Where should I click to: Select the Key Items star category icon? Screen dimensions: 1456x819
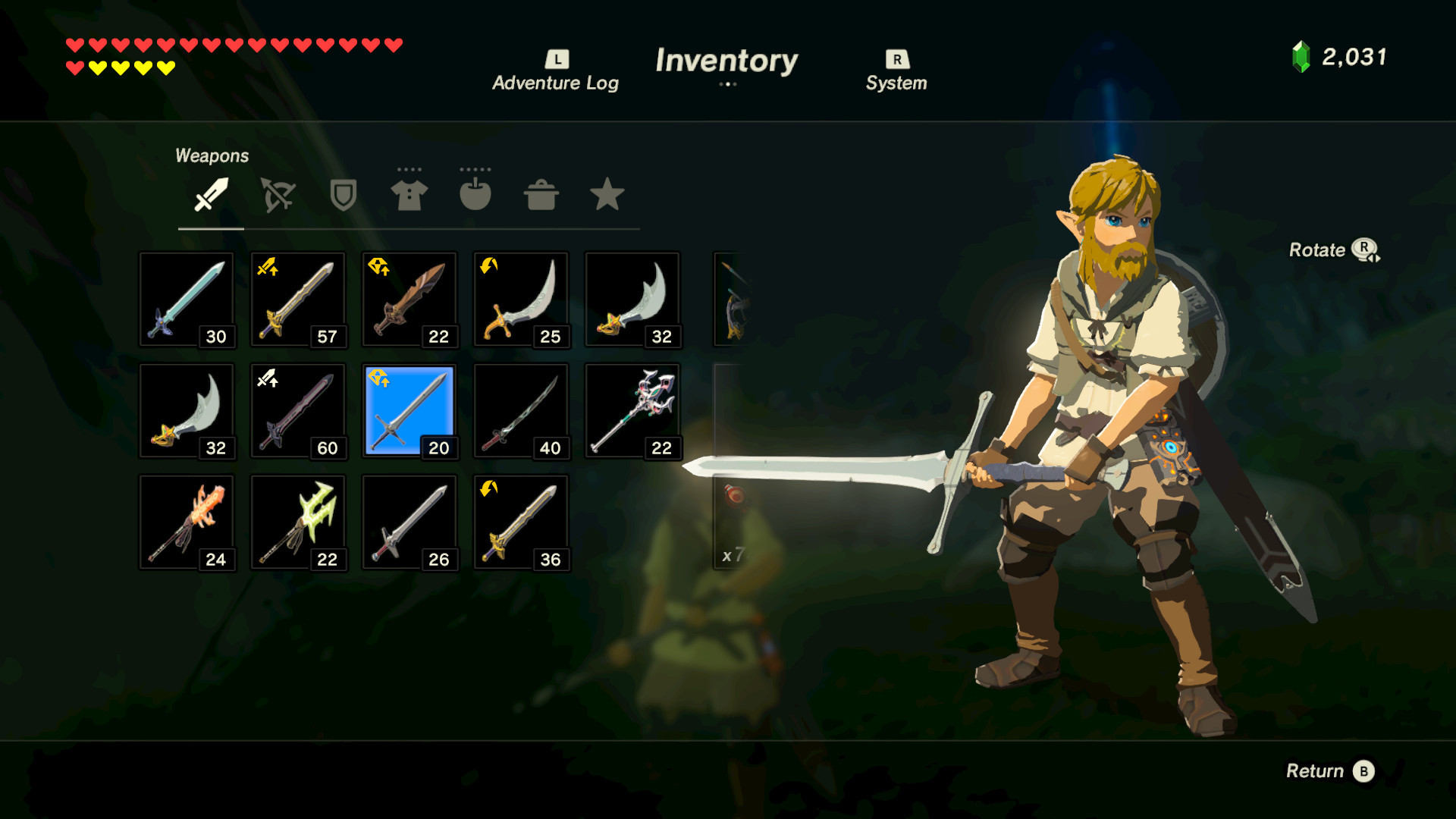click(x=607, y=195)
